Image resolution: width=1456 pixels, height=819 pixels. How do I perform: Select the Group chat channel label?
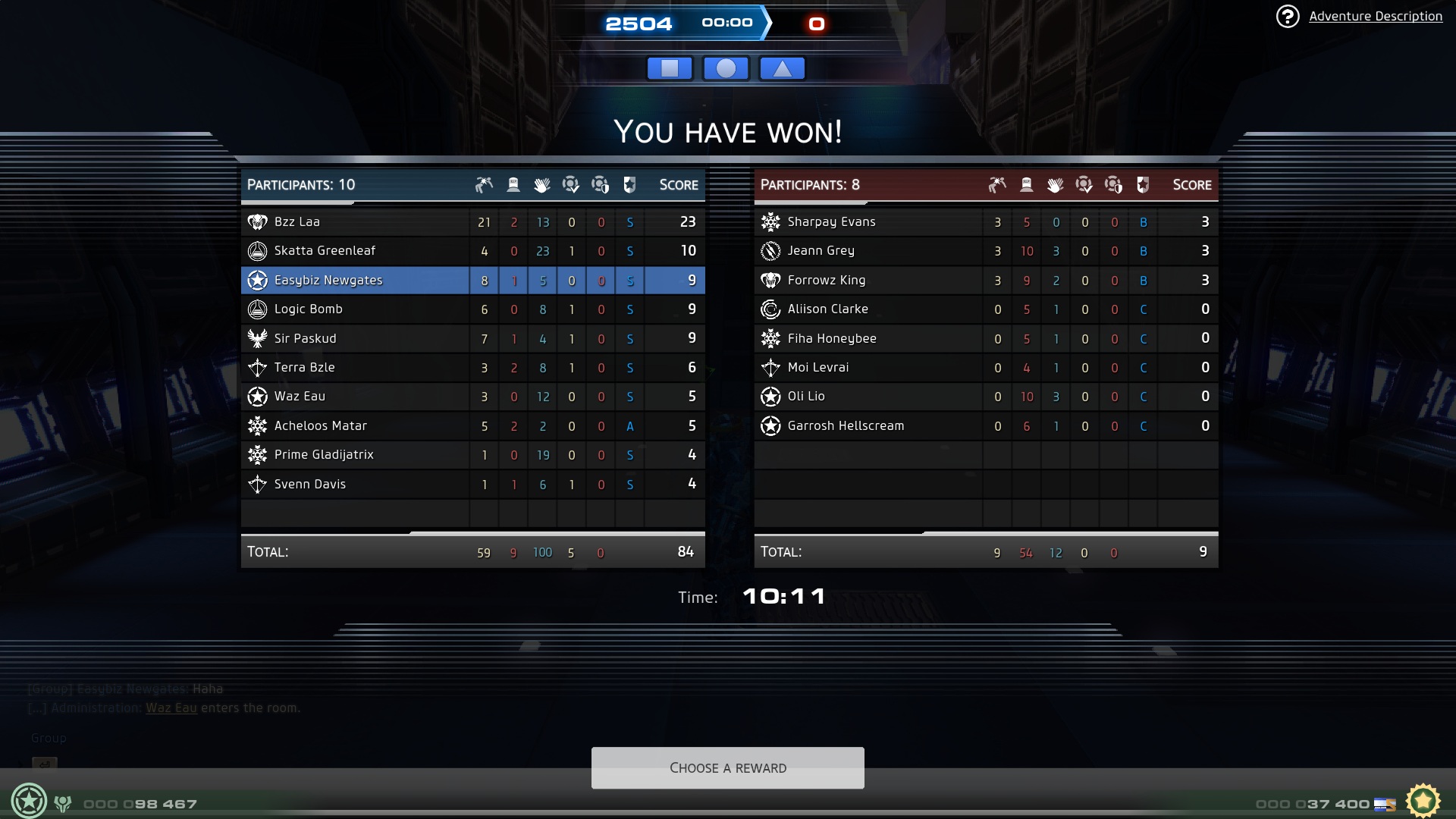[x=49, y=738]
